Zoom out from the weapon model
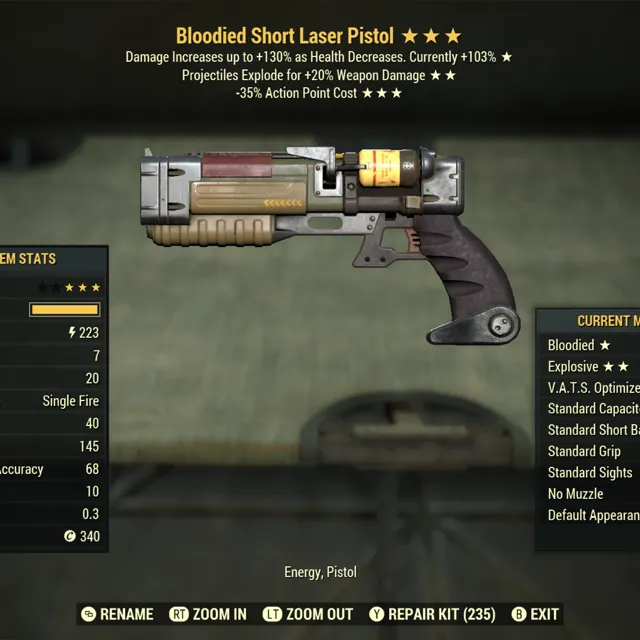Viewport: 640px width, 640px height. coord(307,614)
